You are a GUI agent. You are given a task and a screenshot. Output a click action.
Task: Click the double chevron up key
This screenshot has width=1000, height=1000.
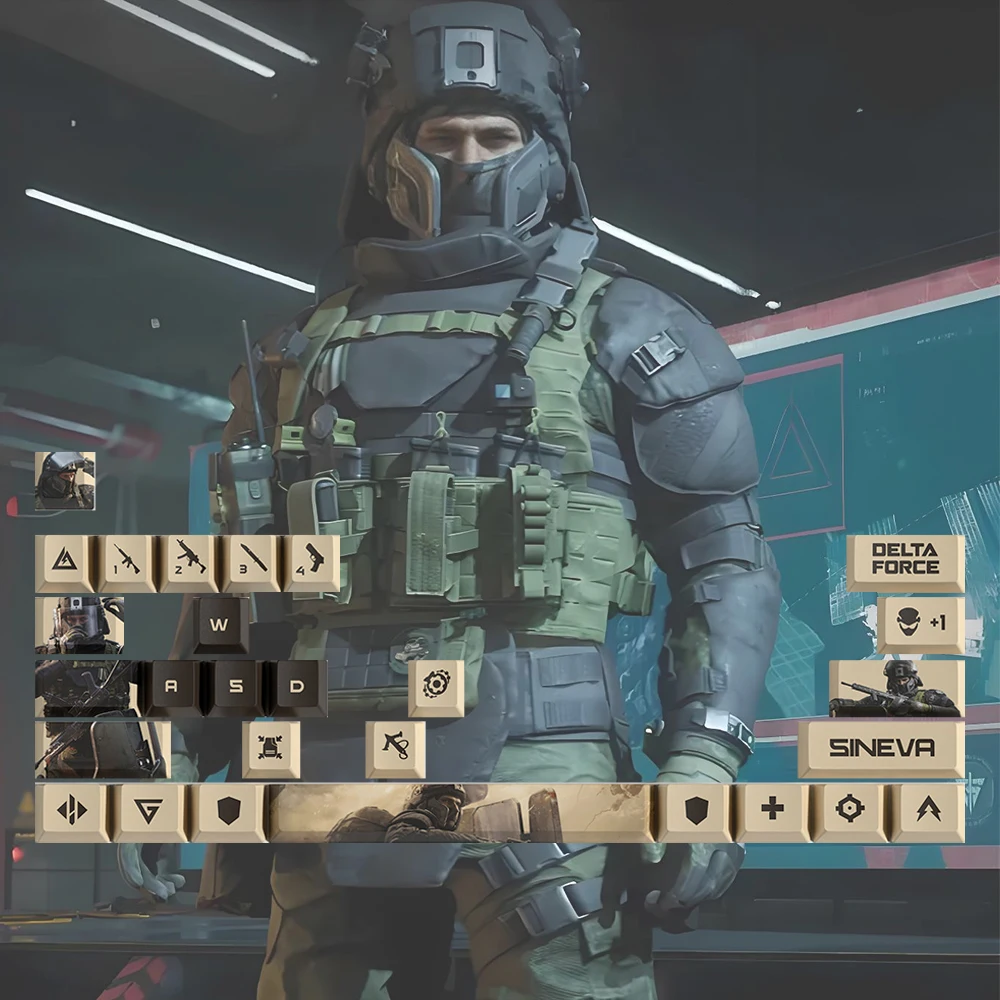point(927,811)
